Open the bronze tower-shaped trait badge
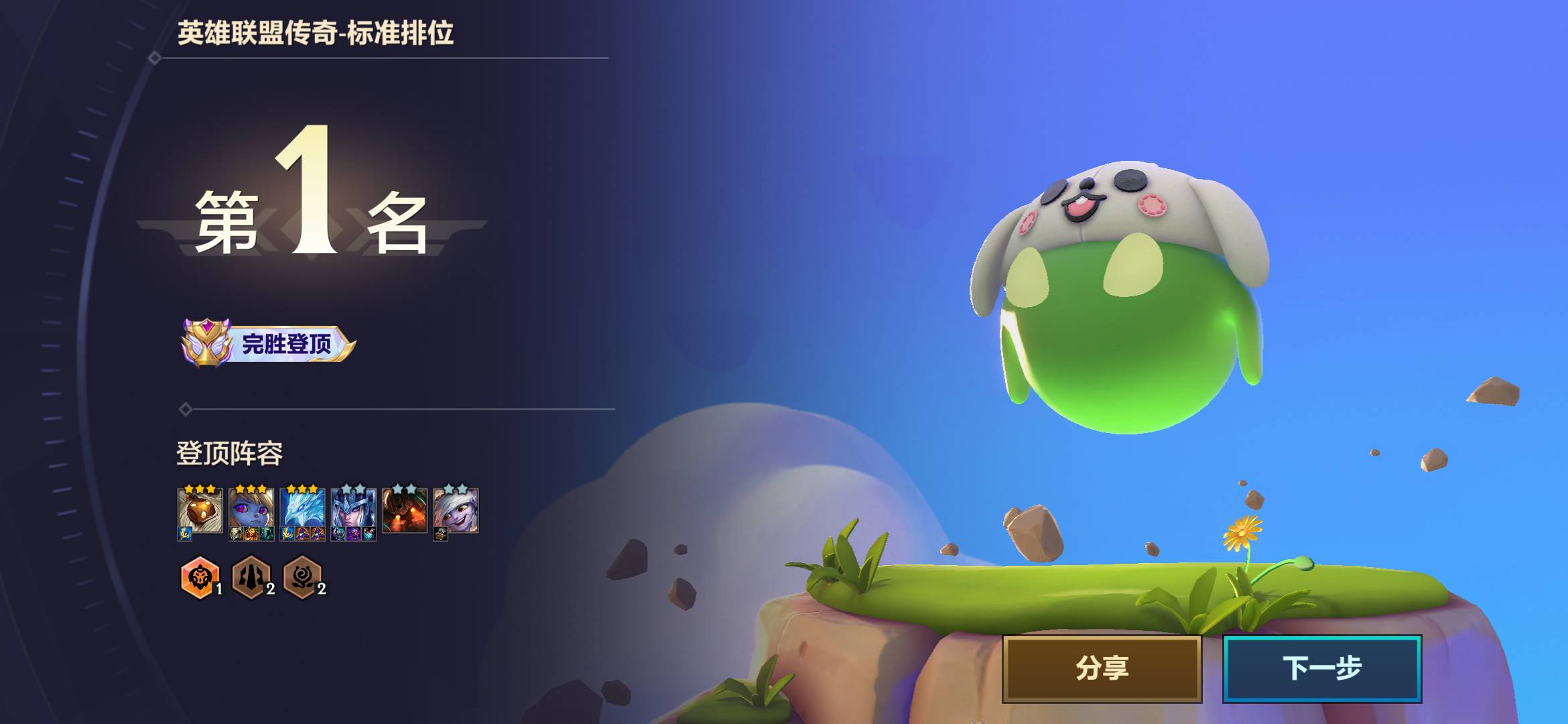The width and height of the screenshot is (1568, 724). point(251,577)
